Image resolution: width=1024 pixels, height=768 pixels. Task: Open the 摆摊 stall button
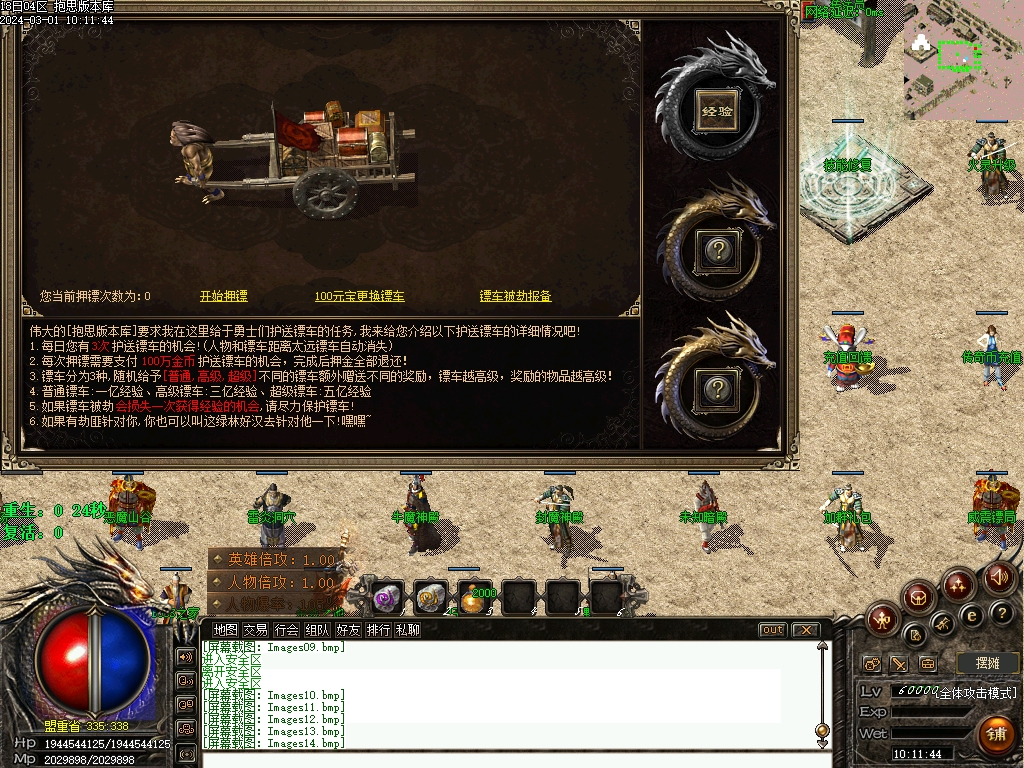click(986, 663)
